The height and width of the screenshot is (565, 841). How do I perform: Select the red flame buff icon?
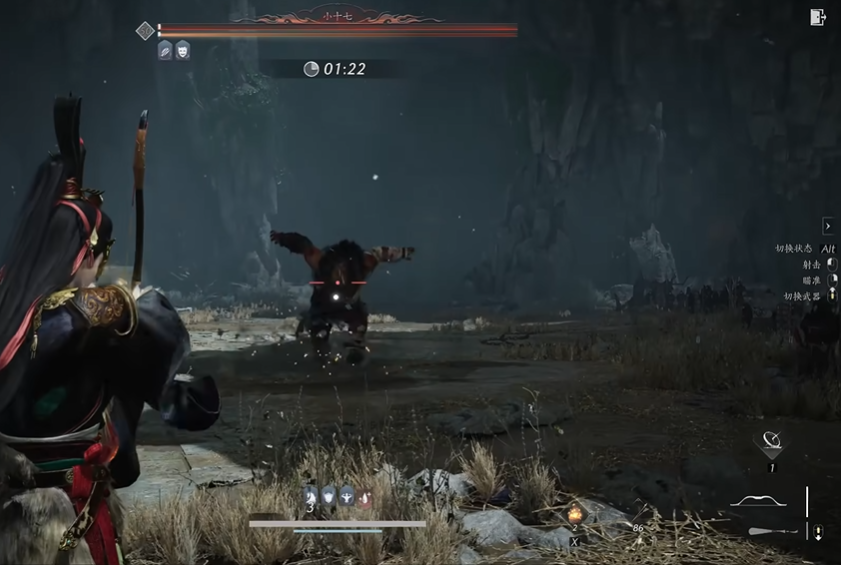(x=365, y=497)
